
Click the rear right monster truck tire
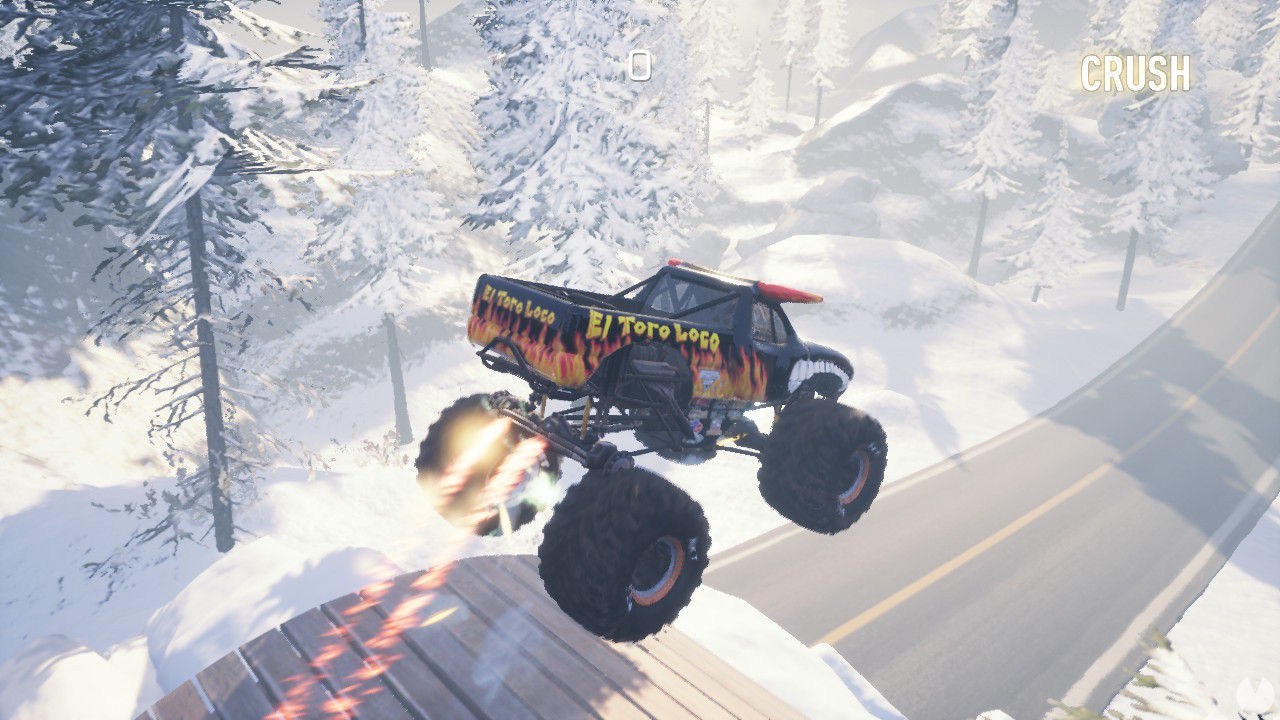820,470
